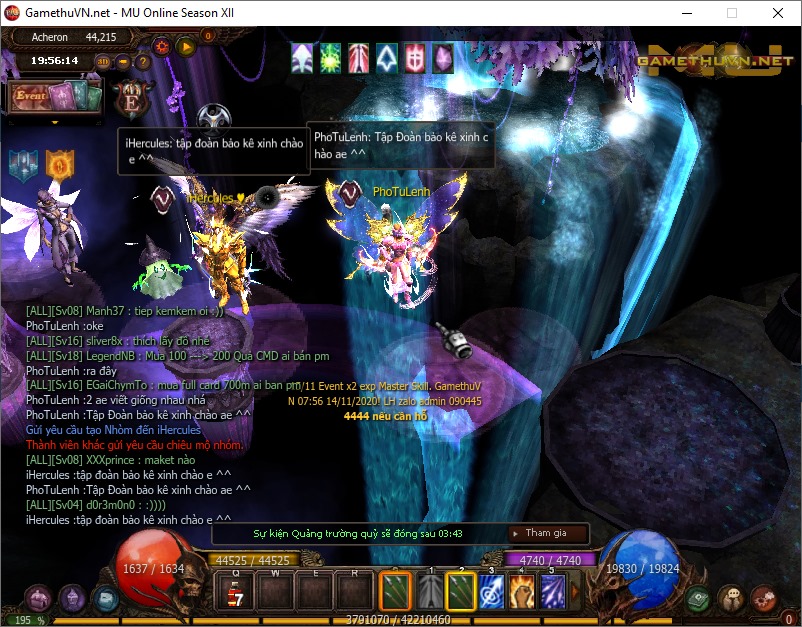Select the yellow-bordered green arrows skill slot 2
802x627 pixels.
460,591
